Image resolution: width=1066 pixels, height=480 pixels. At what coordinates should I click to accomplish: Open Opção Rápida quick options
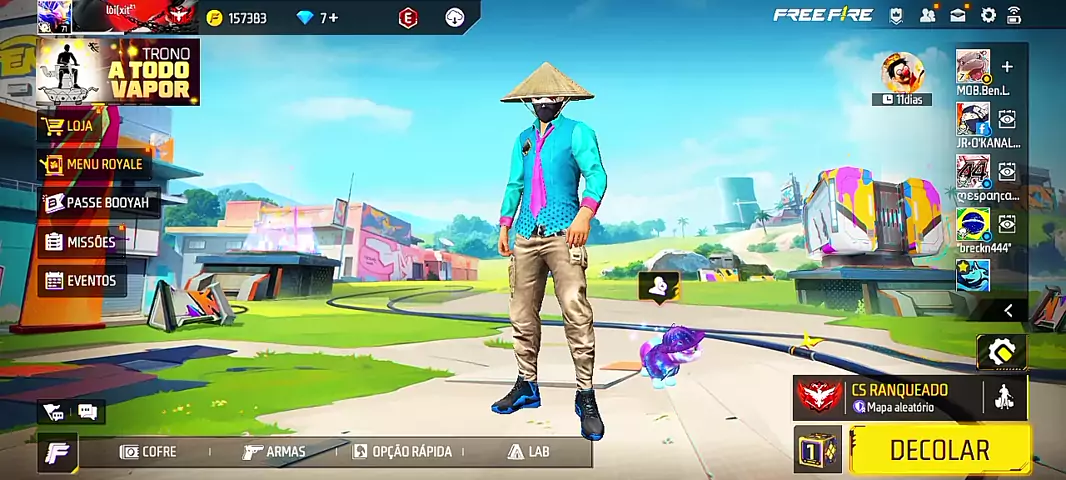pyautogui.click(x=401, y=452)
